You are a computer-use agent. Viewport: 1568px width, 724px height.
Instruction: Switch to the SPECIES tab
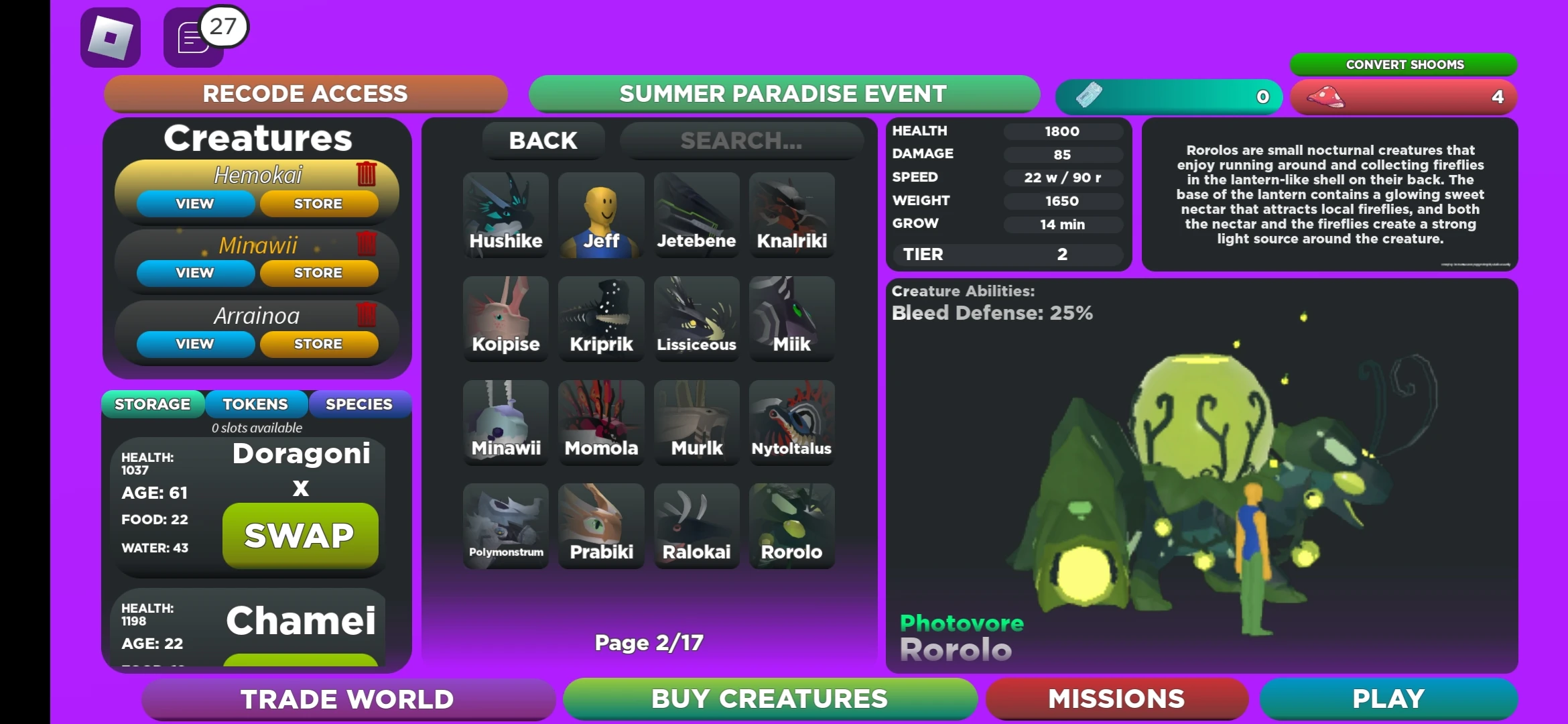tap(359, 404)
